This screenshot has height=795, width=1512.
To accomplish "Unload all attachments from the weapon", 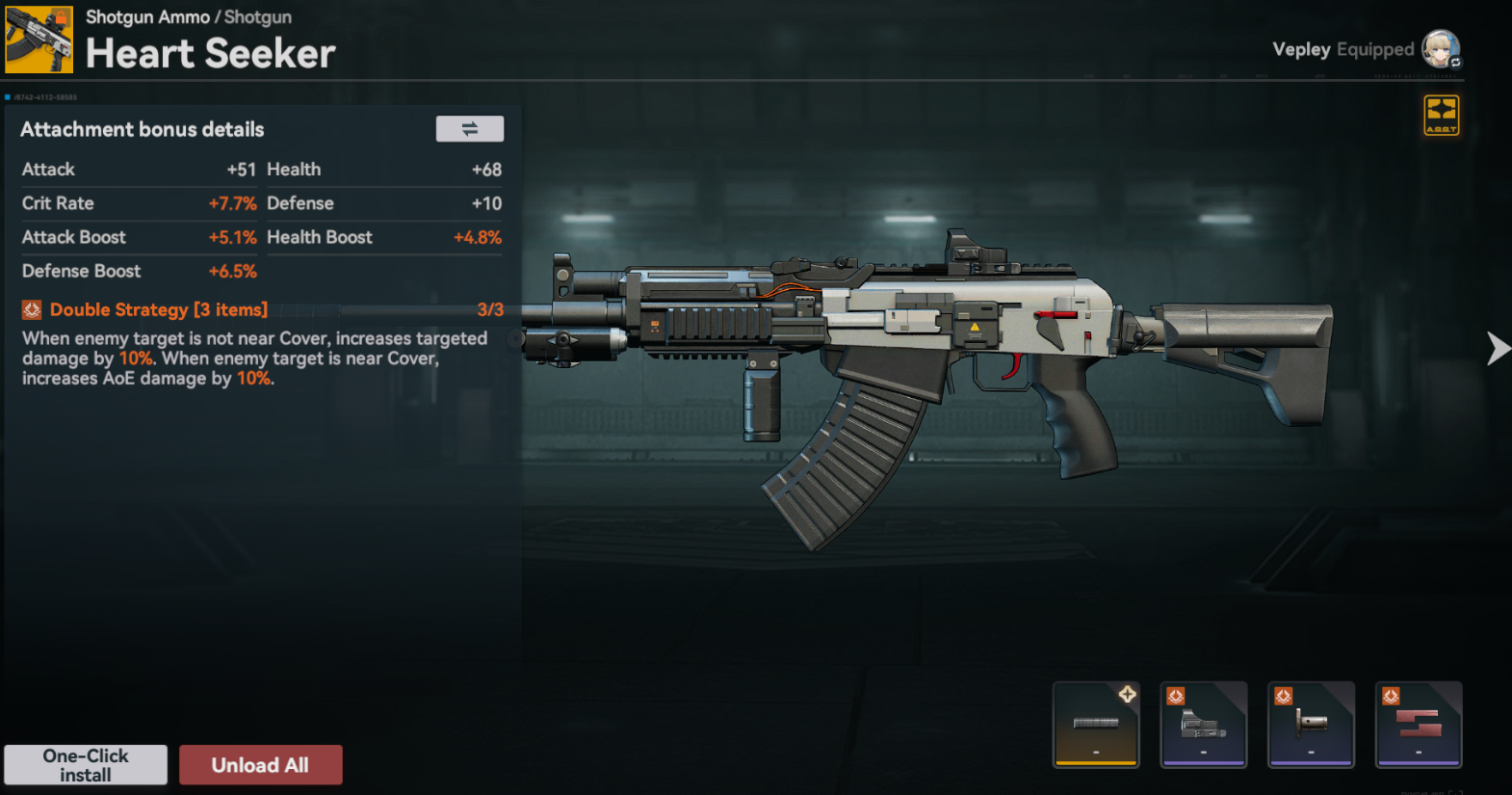I will click(260, 765).
